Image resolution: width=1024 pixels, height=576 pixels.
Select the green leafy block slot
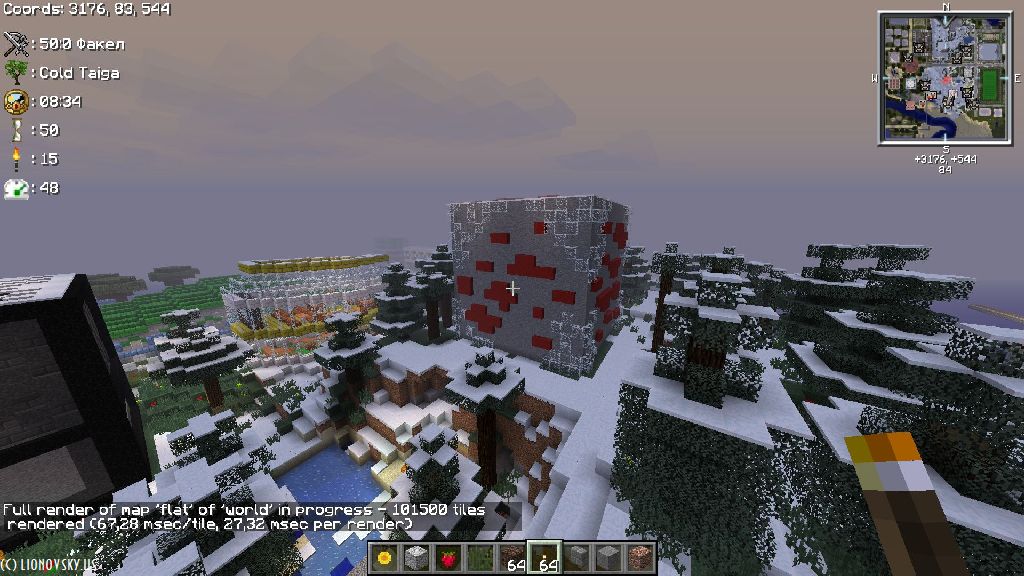[x=480, y=558]
